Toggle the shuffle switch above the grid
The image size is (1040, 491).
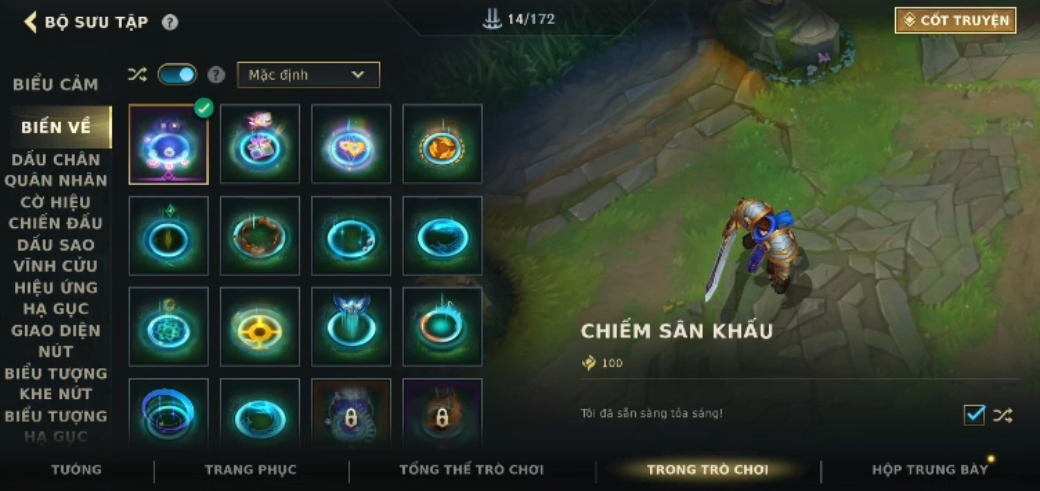click(177, 74)
